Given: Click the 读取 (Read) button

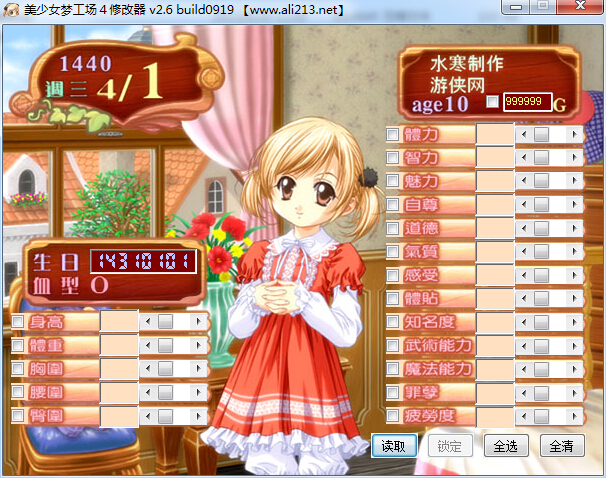Looking at the screenshot, I should (x=393, y=446).
